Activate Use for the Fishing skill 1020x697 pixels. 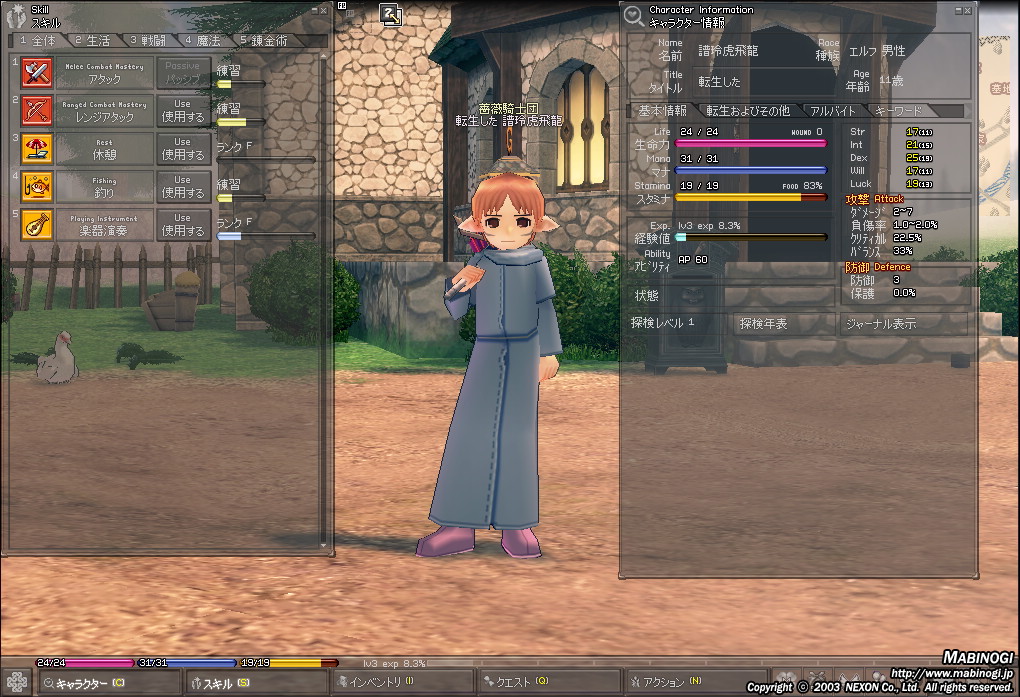[182, 186]
